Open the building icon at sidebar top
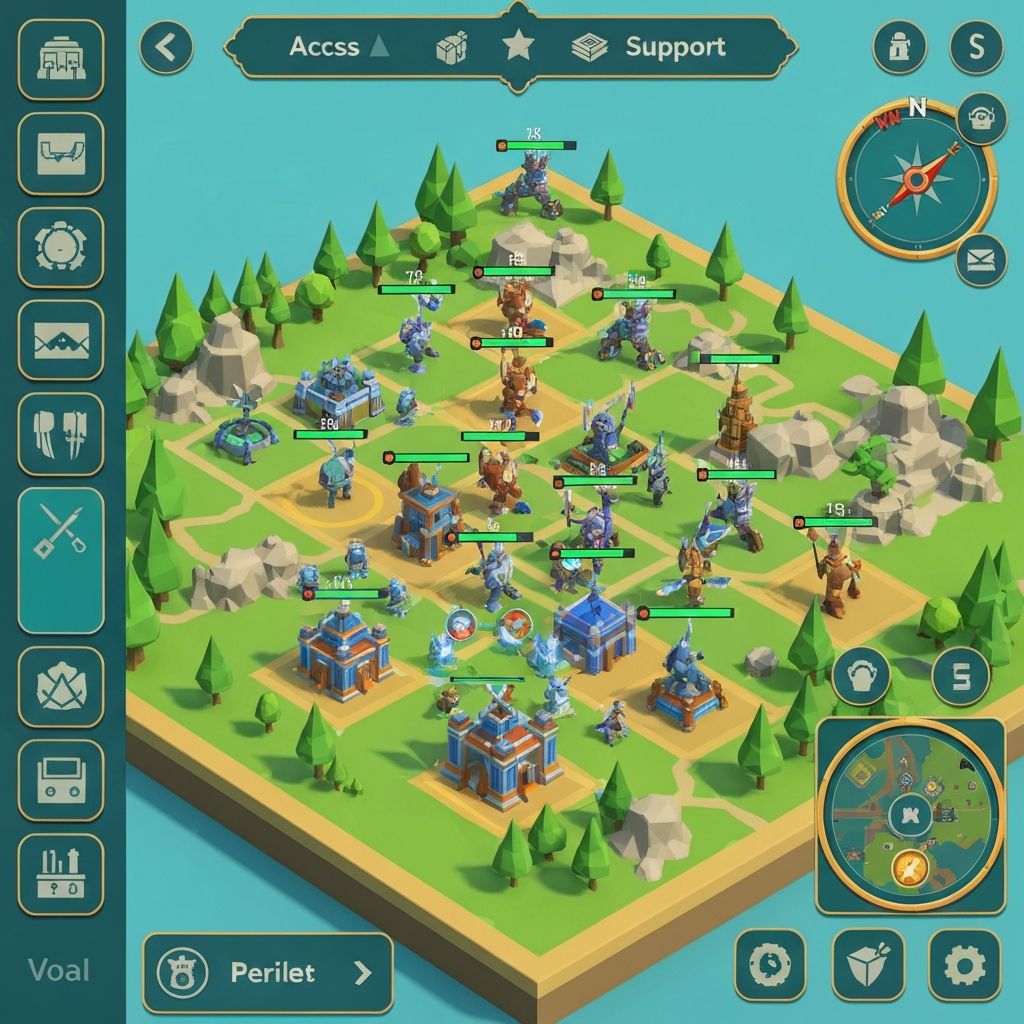 (x=61, y=59)
